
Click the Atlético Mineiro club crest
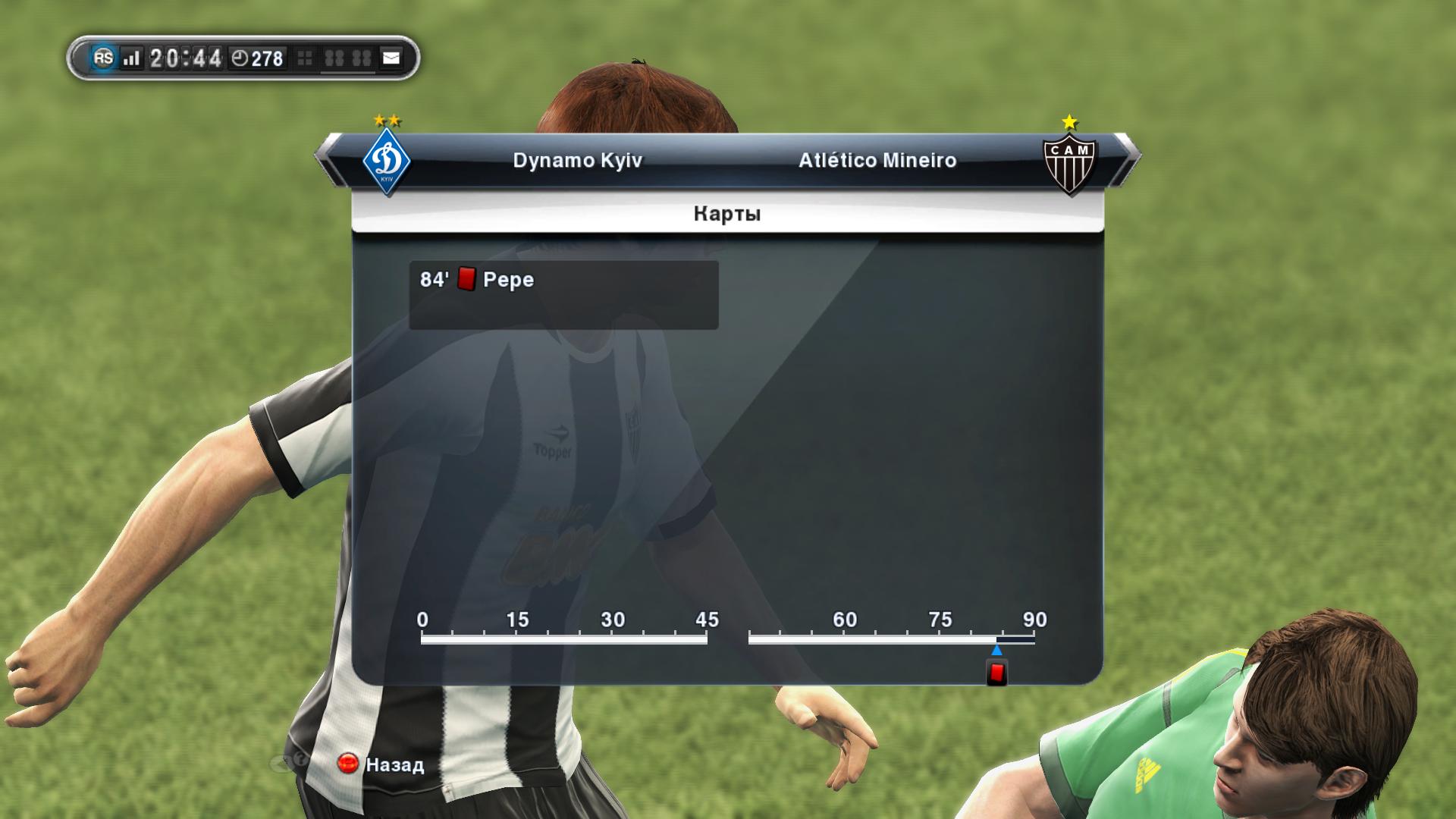(1069, 162)
